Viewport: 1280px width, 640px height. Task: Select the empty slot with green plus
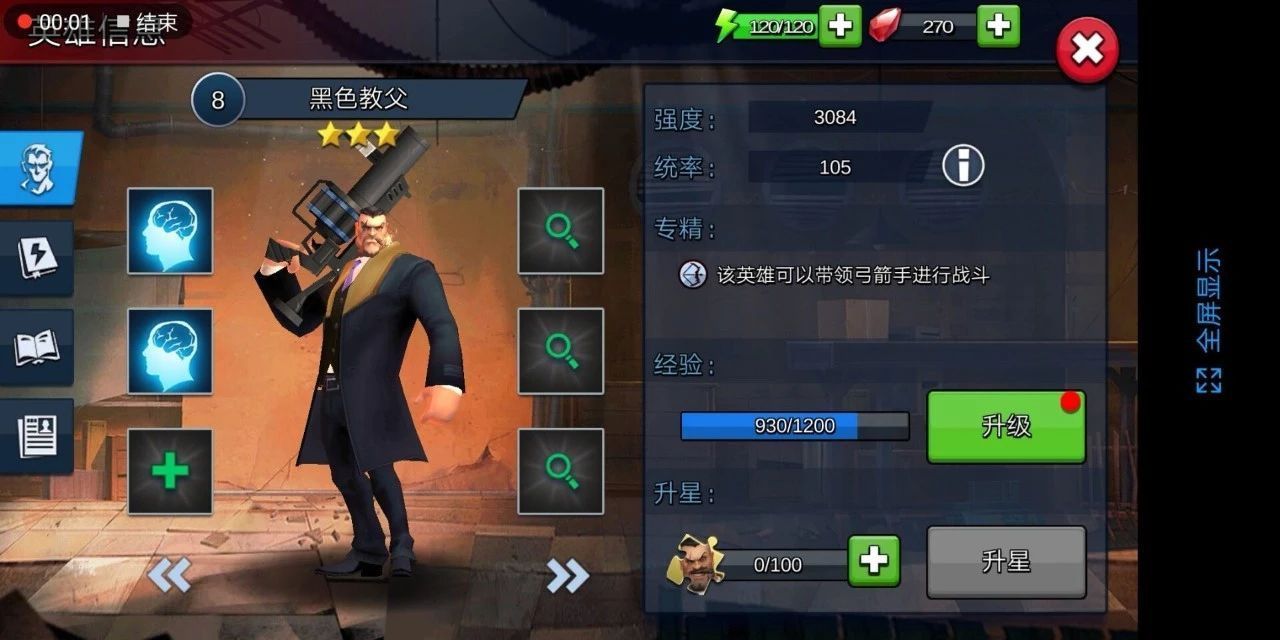(170, 472)
